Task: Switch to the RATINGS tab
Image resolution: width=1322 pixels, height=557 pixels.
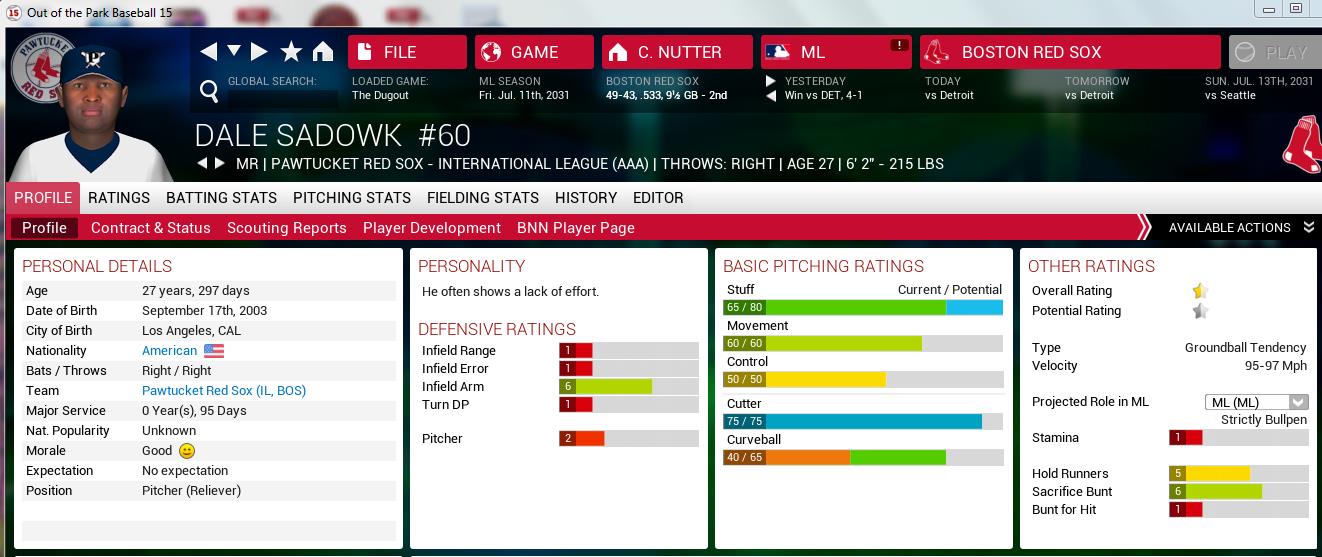Action: [119, 198]
